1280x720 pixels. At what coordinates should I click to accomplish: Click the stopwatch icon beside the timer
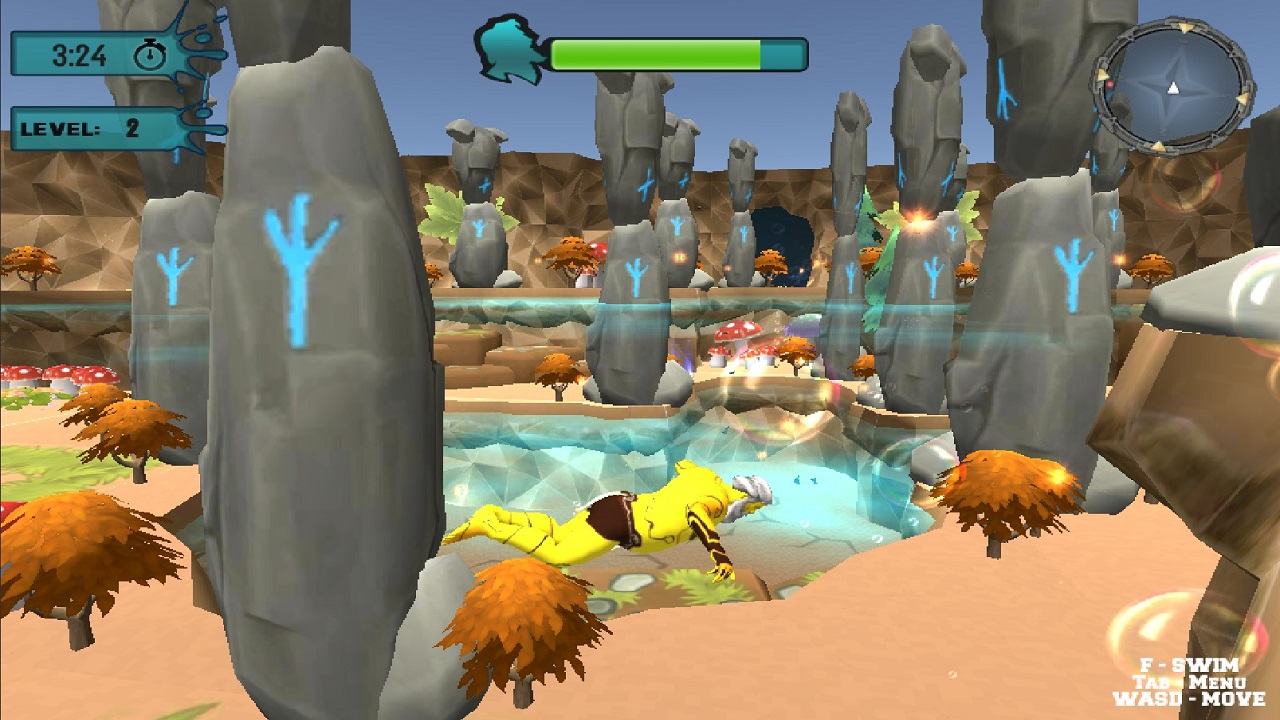point(150,55)
